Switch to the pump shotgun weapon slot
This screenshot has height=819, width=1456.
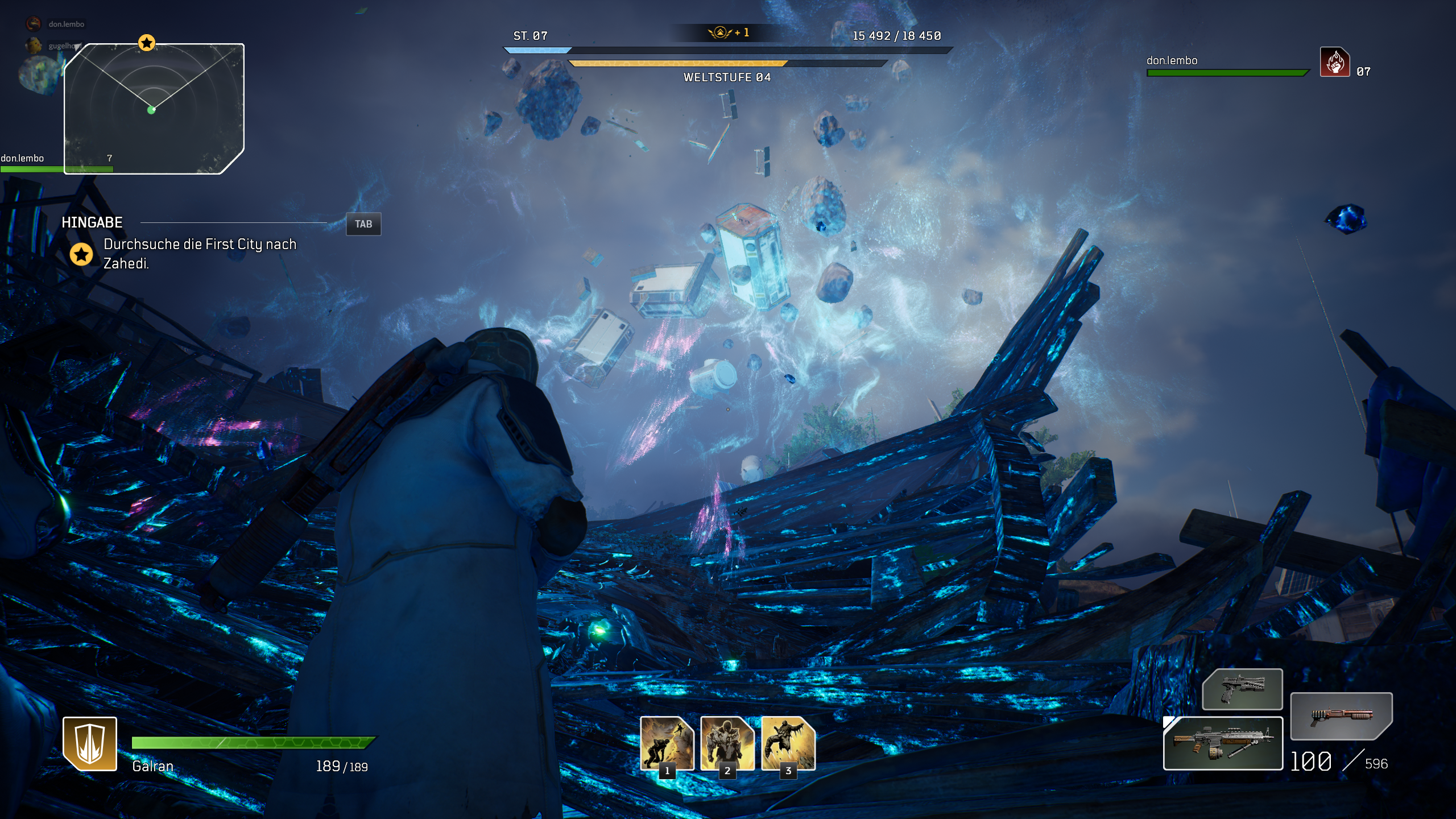point(1341,715)
